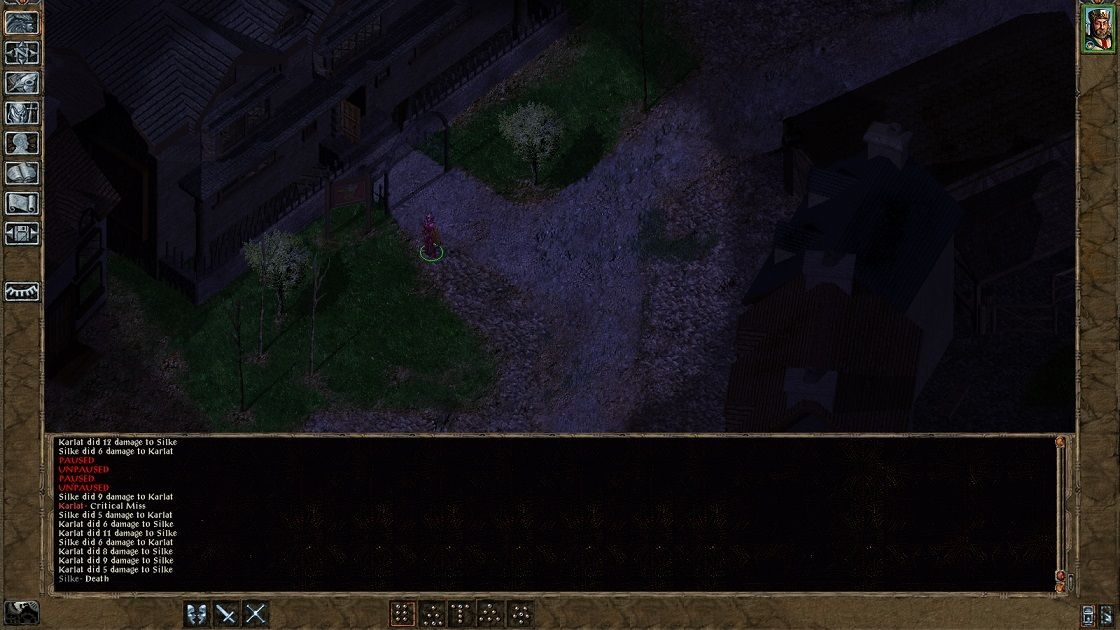Open the journal with the quill icon
The width and height of the screenshot is (1120, 630).
click(22, 83)
